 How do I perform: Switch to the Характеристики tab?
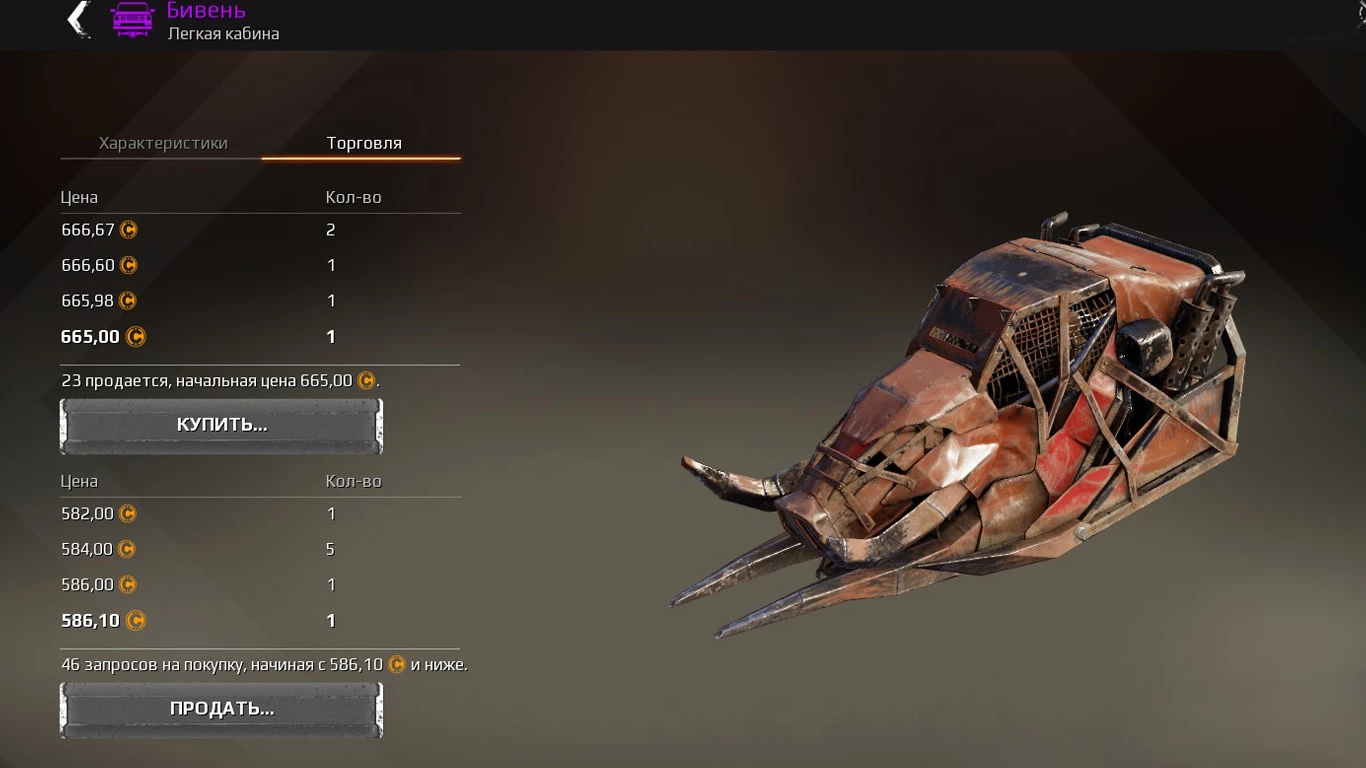click(163, 143)
